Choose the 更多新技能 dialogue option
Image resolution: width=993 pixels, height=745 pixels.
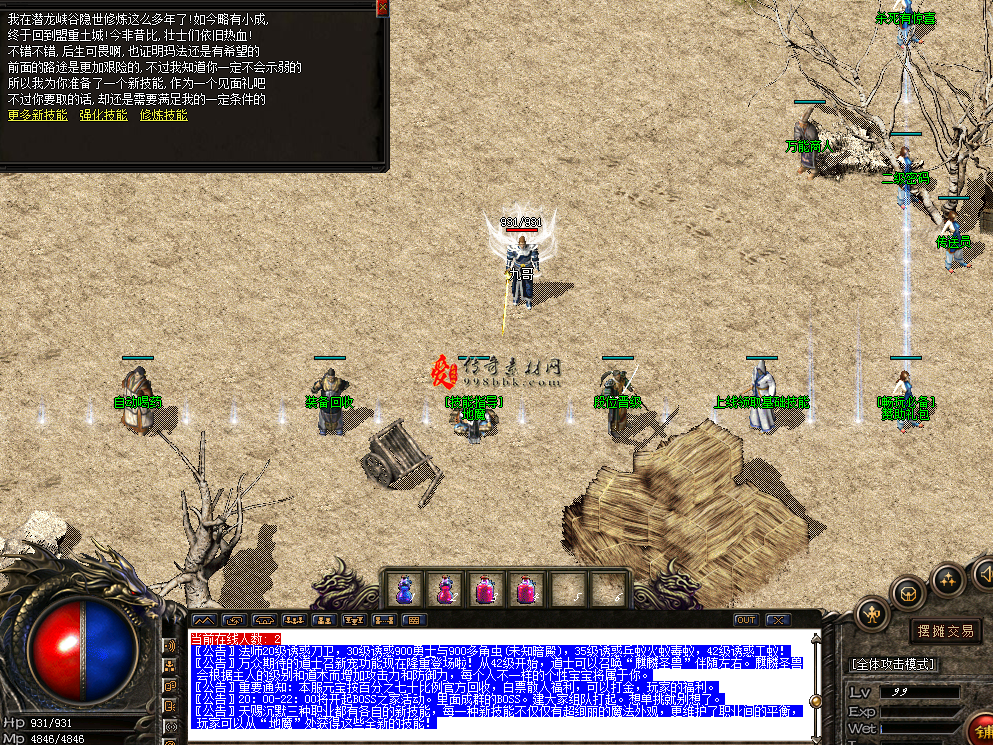(x=37, y=115)
